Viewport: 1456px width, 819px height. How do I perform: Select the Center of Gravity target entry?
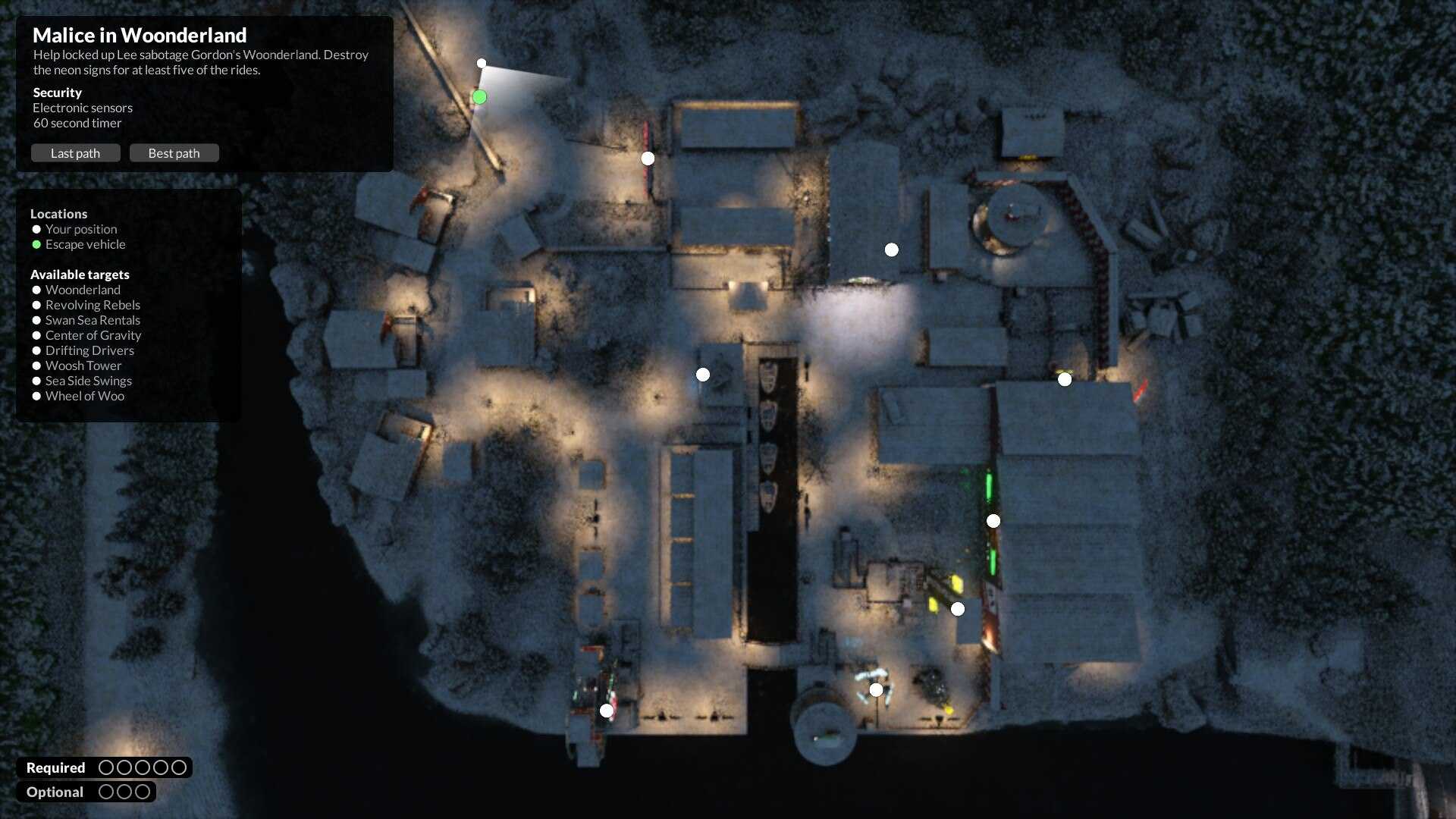click(x=93, y=335)
